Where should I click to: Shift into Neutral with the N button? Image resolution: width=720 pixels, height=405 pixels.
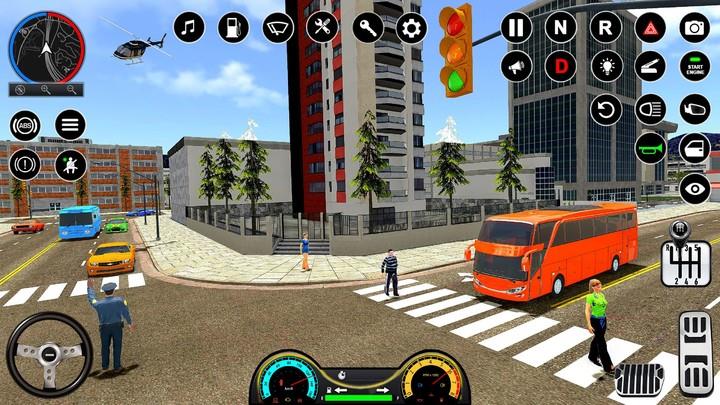(560, 27)
